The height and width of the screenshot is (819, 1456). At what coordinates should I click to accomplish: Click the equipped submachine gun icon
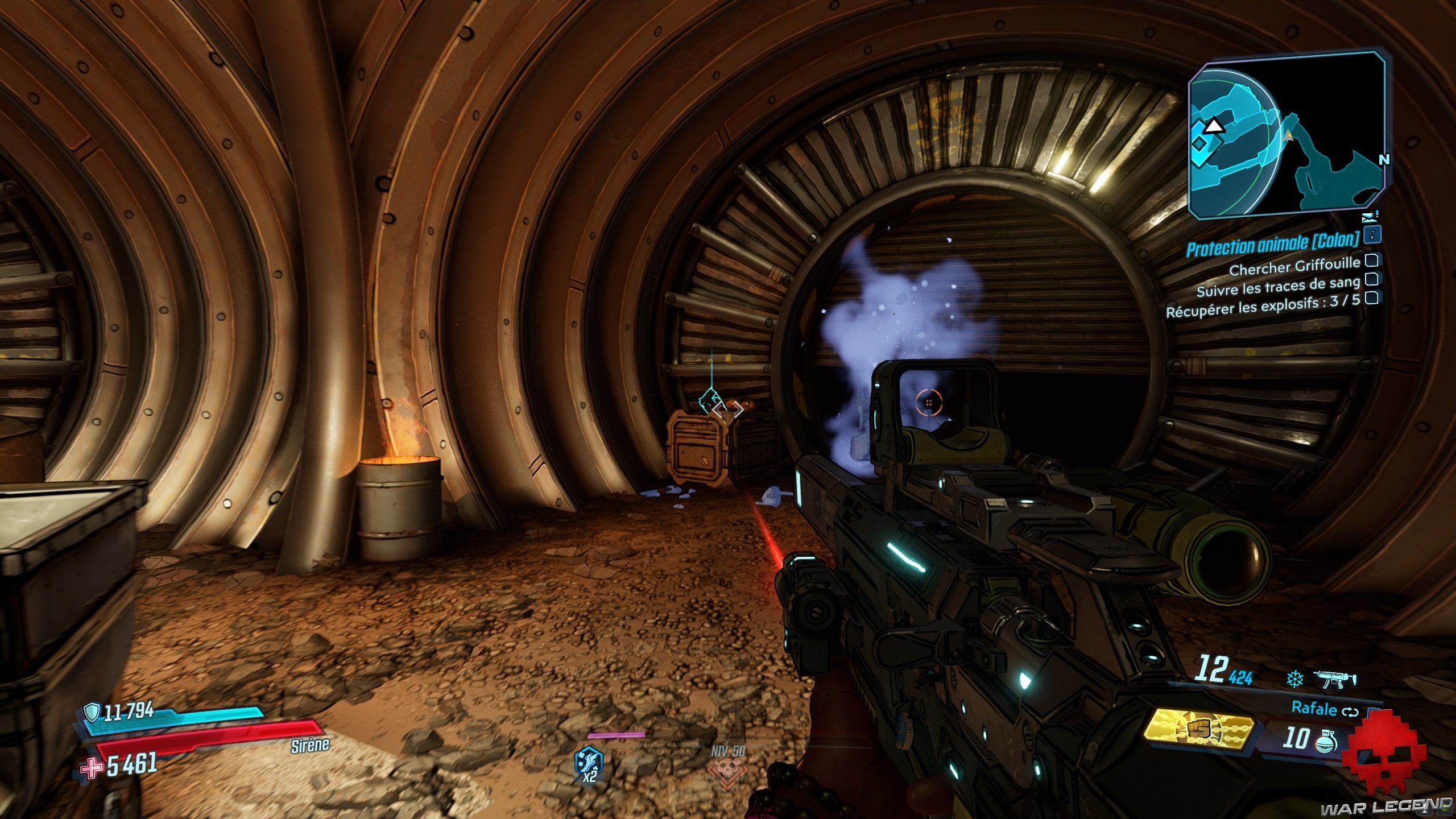pyautogui.click(x=1335, y=679)
